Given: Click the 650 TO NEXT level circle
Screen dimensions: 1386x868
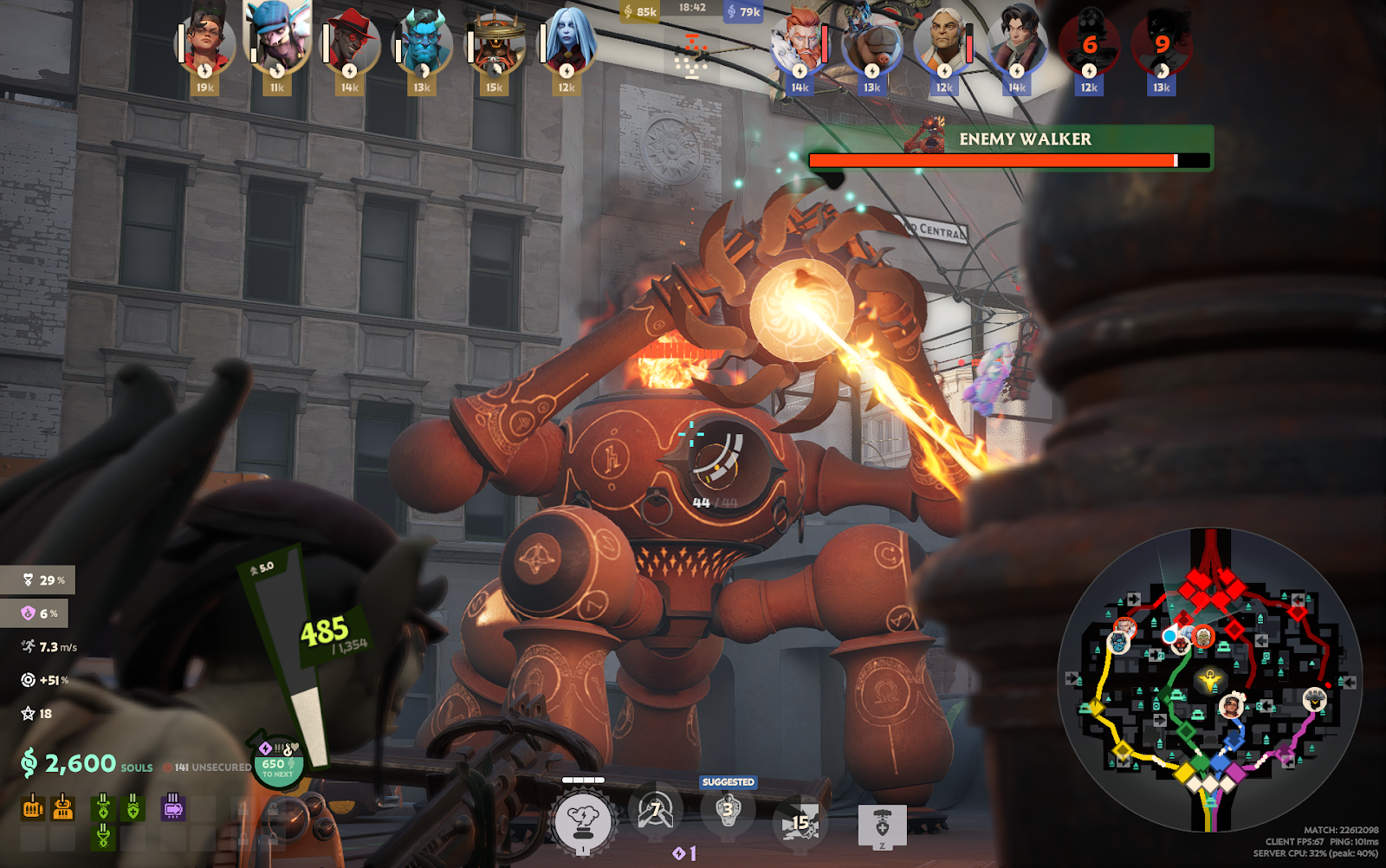Looking at the screenshot, I should coord(275,767).
